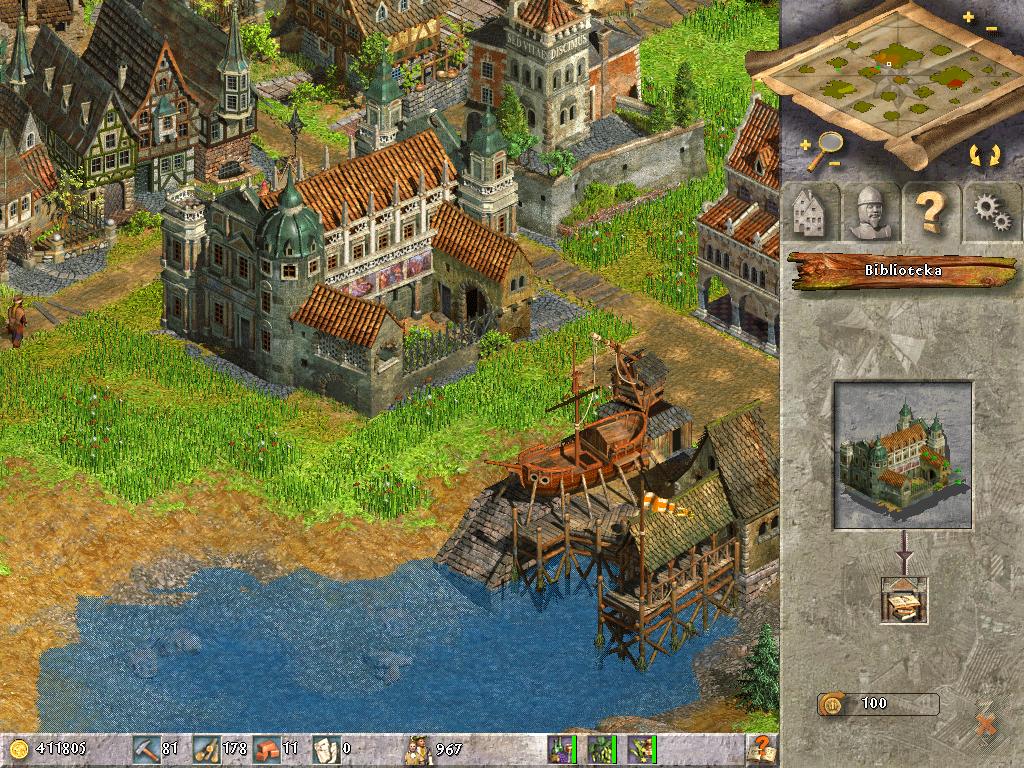Click the population settlers icon
The height and width of the screenshot is (768, 1024).
pyautogui.click(x=417, y=748)
